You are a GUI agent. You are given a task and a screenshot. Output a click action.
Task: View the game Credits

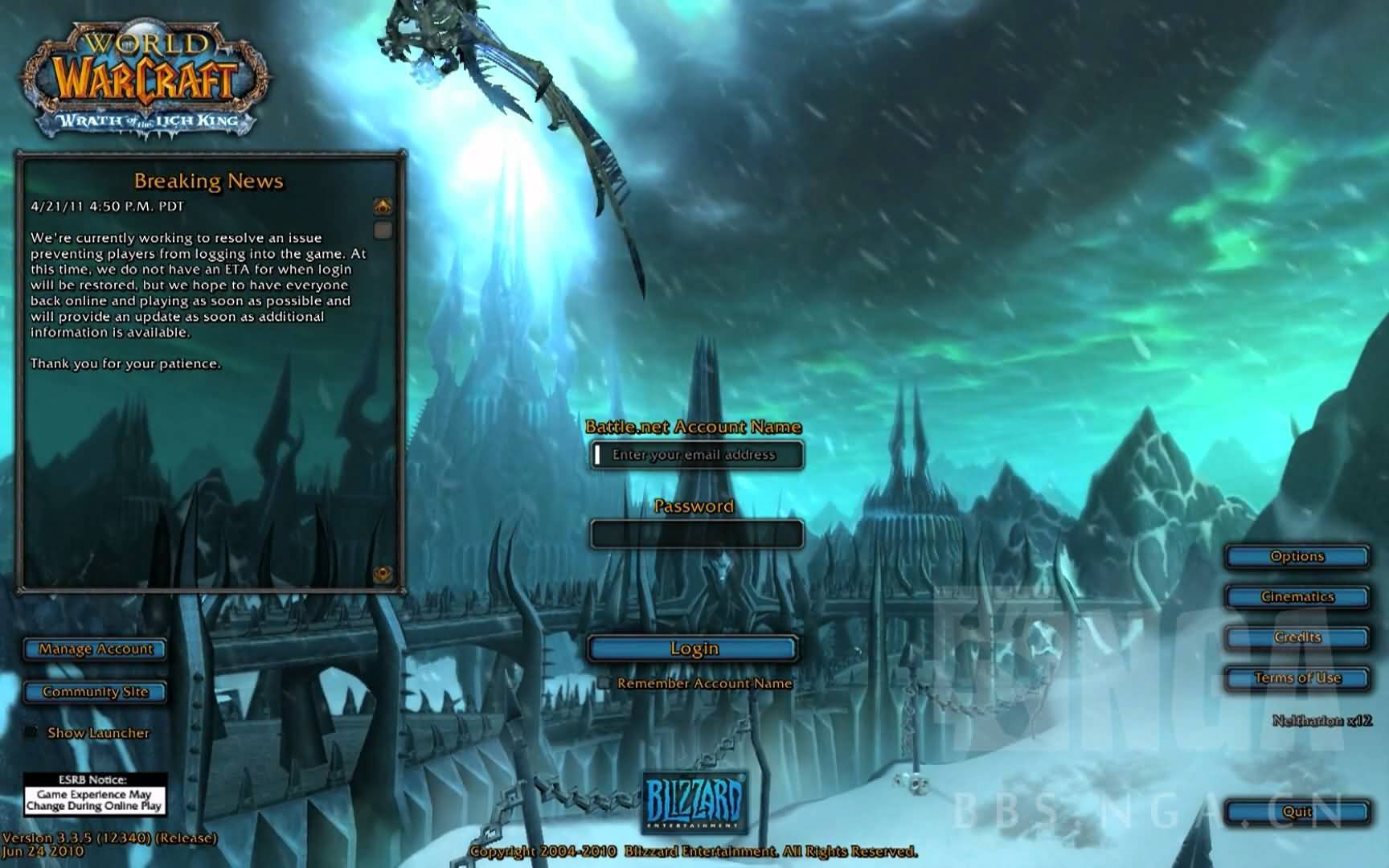pyautogui.click(x=1297, y=637)
